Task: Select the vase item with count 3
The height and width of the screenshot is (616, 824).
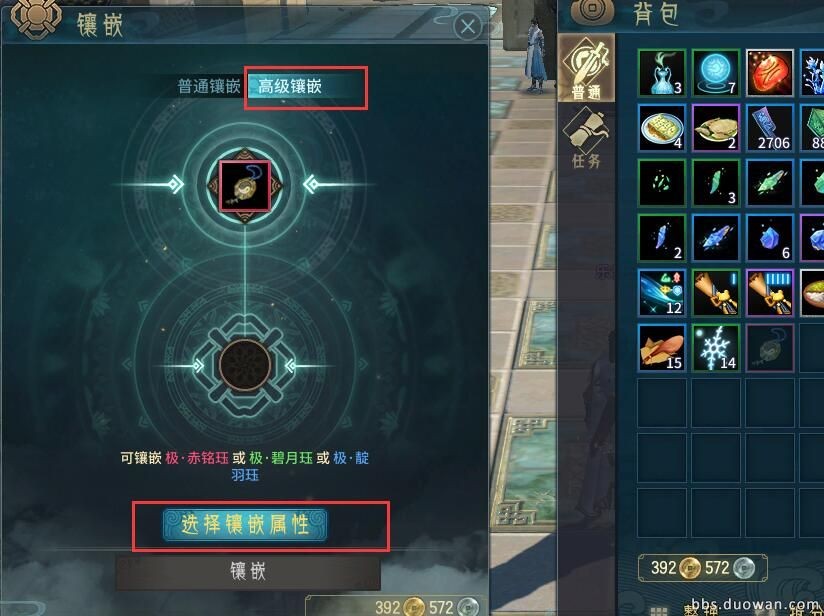Action: (662, 73)
